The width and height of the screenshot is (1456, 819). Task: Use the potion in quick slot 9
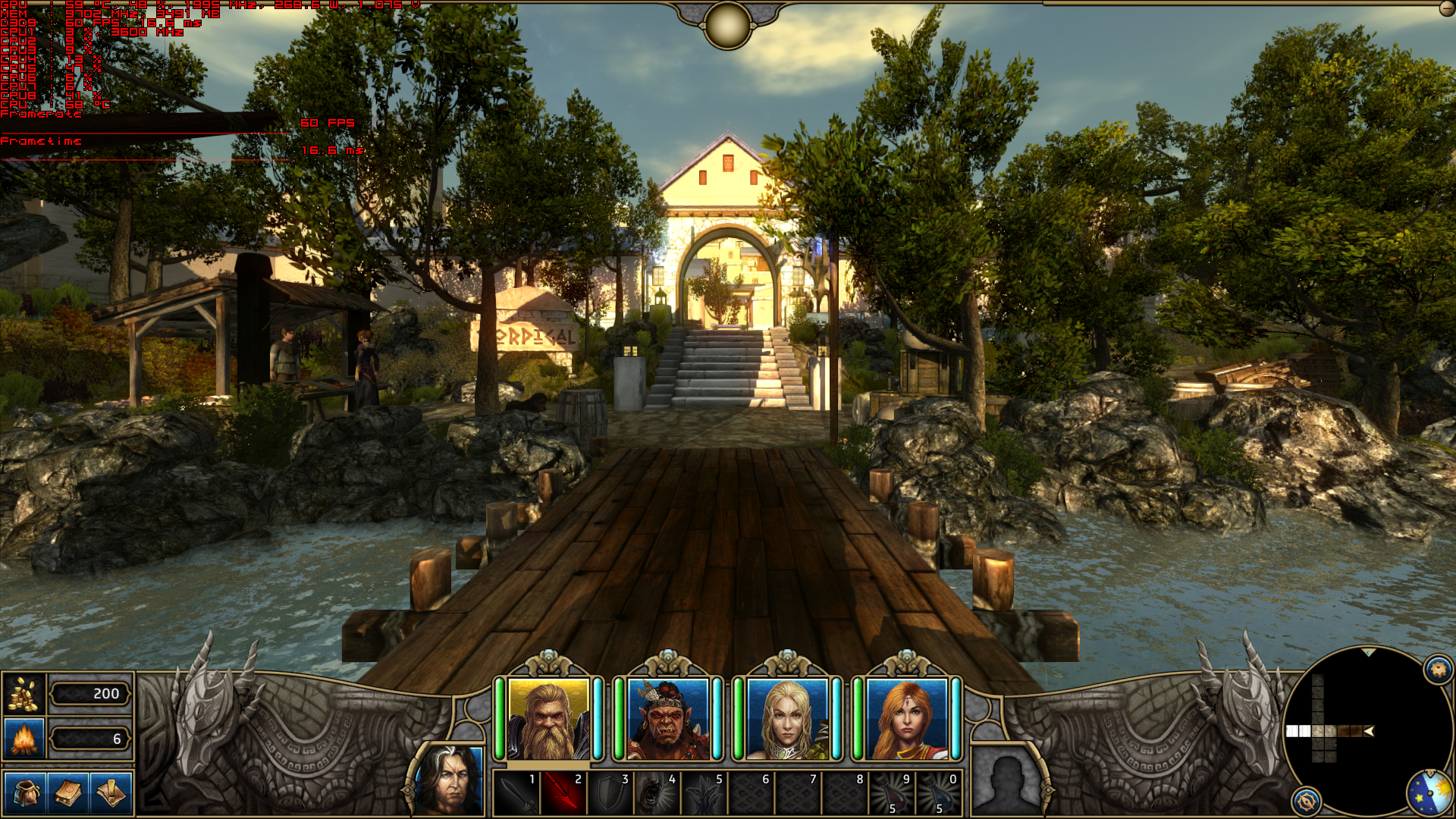coord(893,793)
